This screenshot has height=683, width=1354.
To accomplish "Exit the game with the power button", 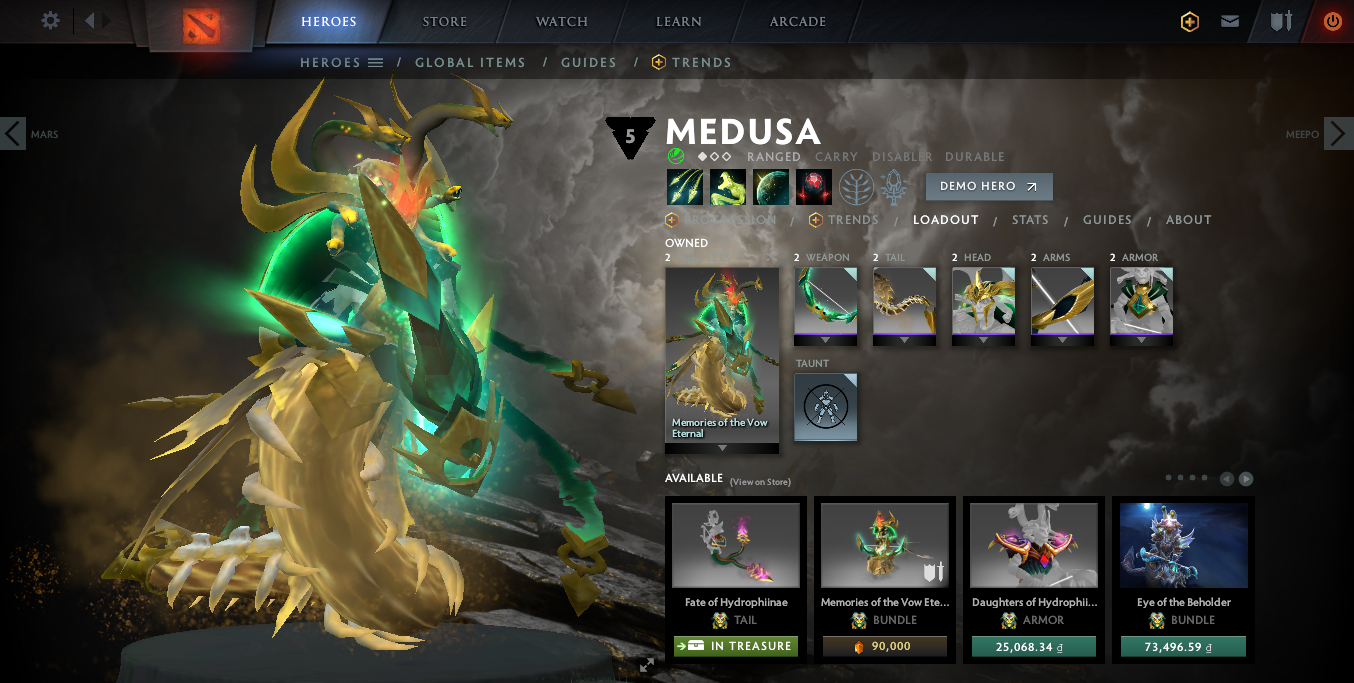I will pos(1332,21).
